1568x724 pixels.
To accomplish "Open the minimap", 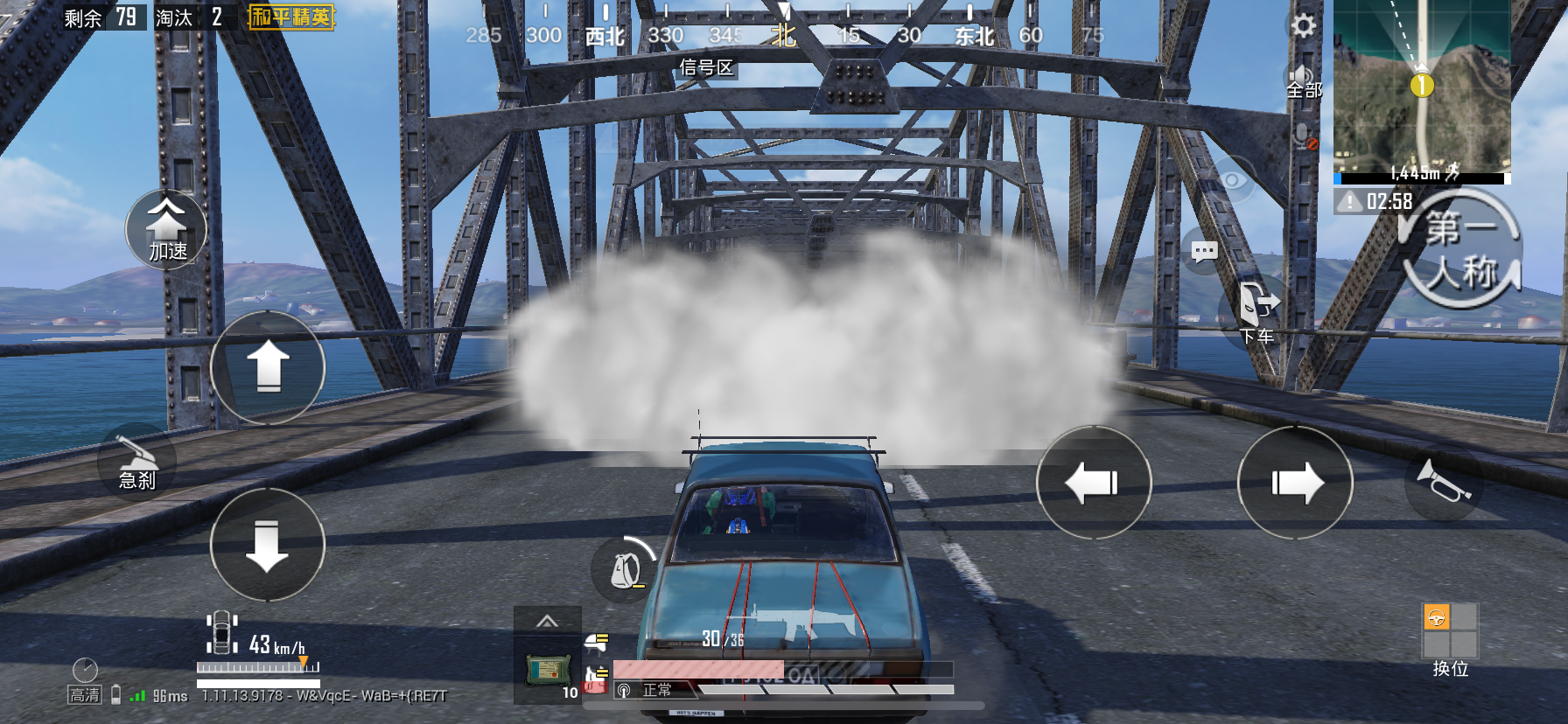I will point(1421,87).
